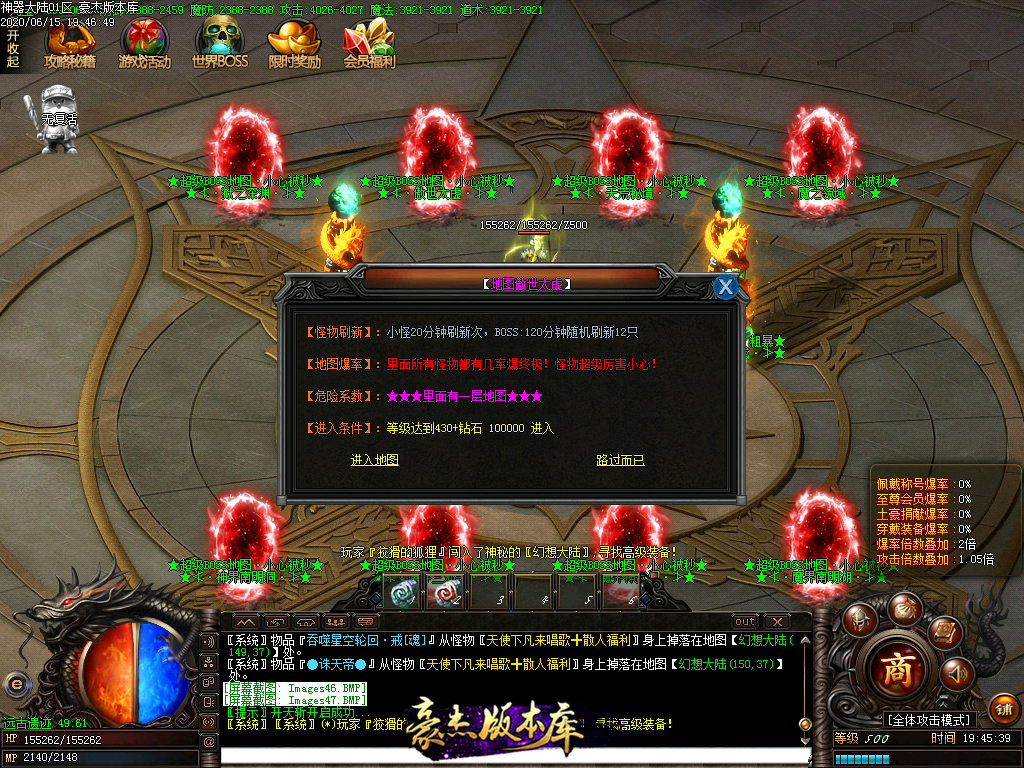Open the 商 shop button
Viewport: 1024px width, 768px height.
897,670
